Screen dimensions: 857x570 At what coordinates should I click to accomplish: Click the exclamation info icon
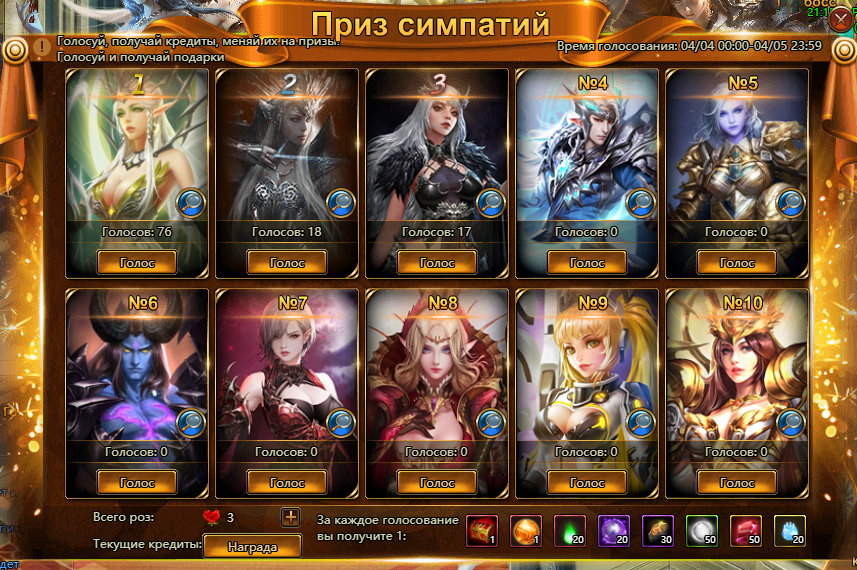point(41,46)
